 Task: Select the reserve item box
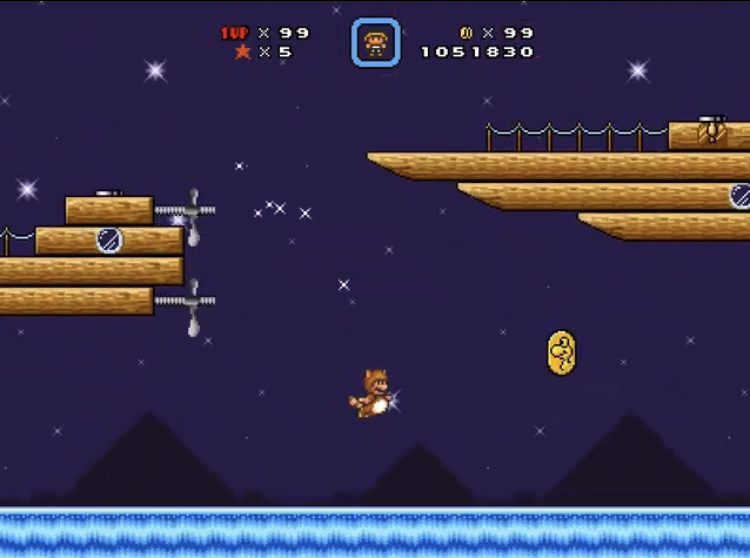click(376, 43)
